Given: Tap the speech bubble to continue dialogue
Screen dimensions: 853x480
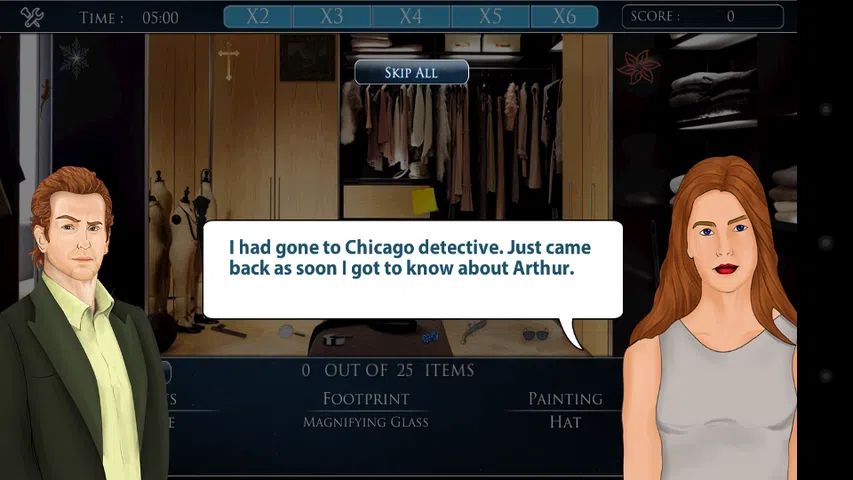Looking at the screenshot, I should [412, 269].
